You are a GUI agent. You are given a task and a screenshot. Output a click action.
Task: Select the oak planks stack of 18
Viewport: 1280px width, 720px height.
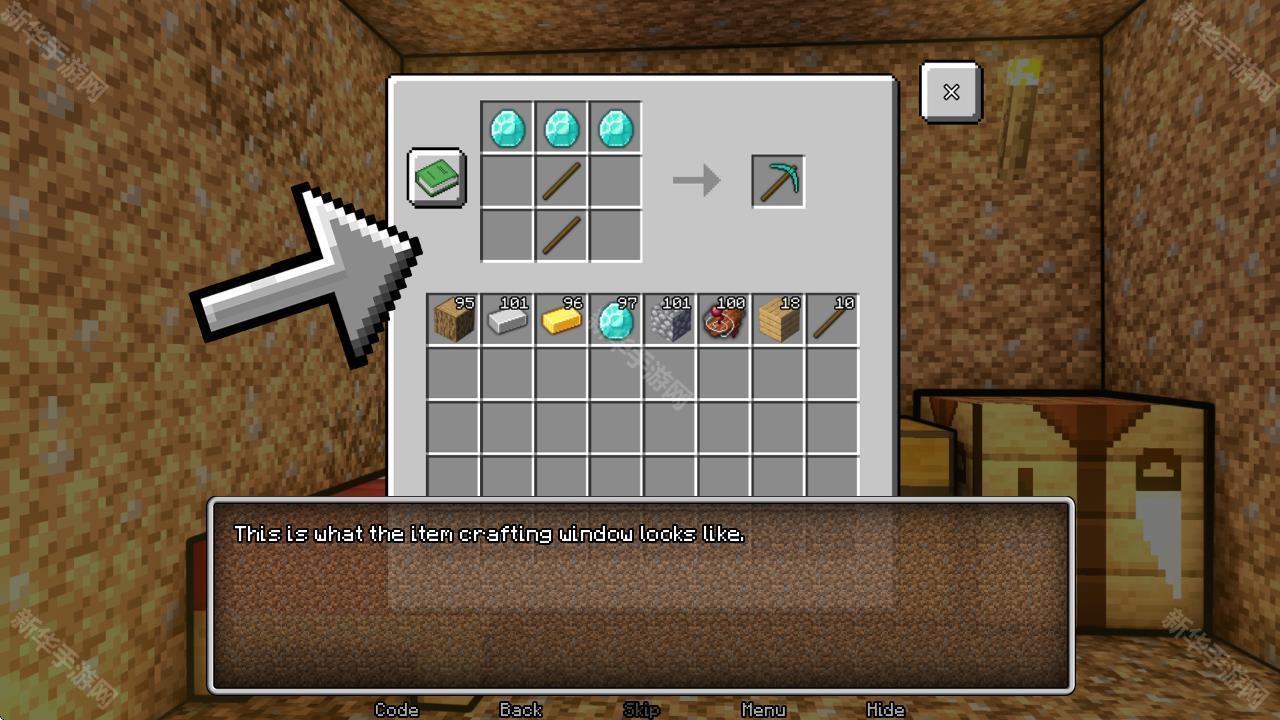[x=778, y=319]
